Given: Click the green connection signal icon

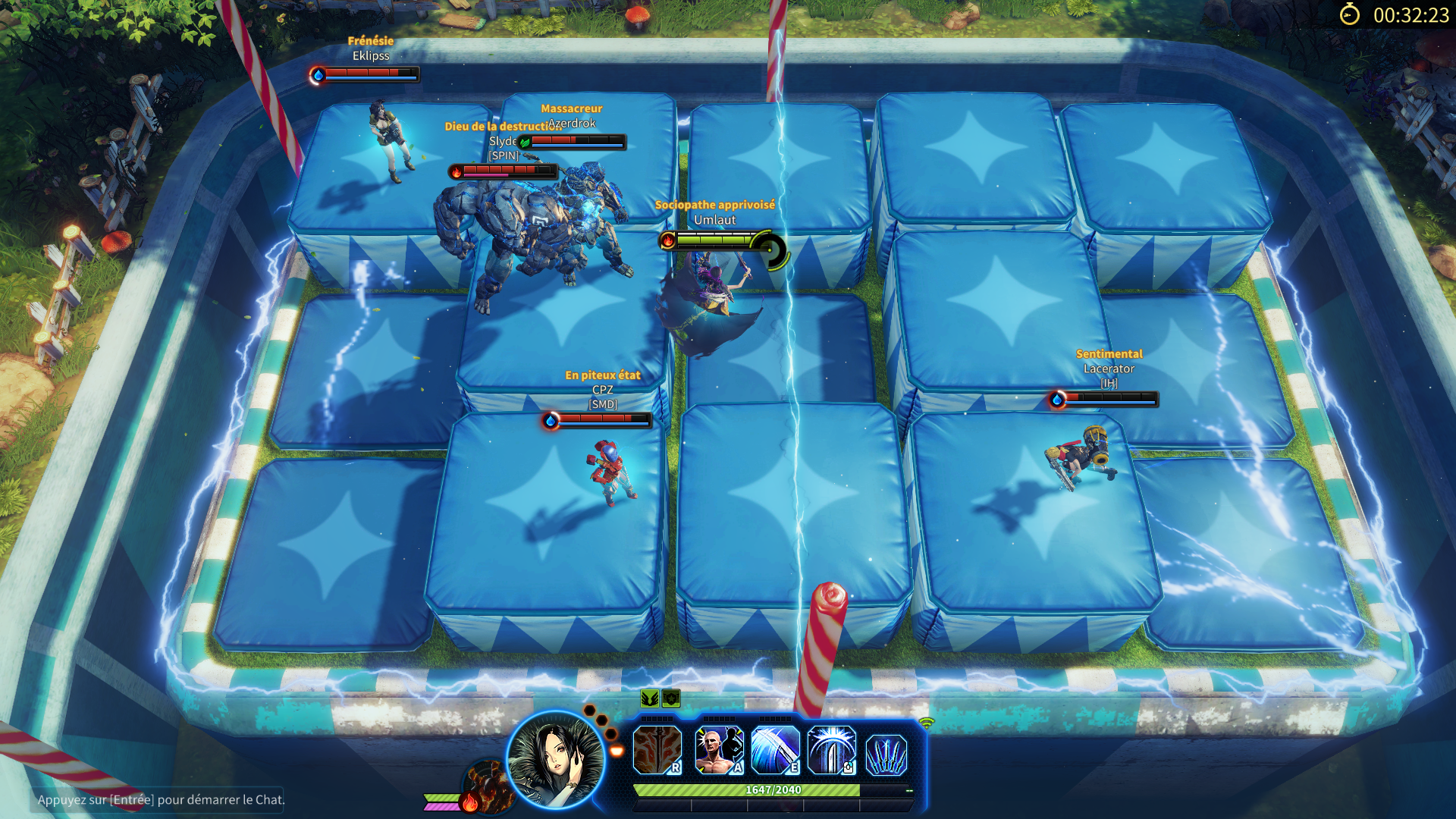Looking at the screenshot, I should (927, 723).
